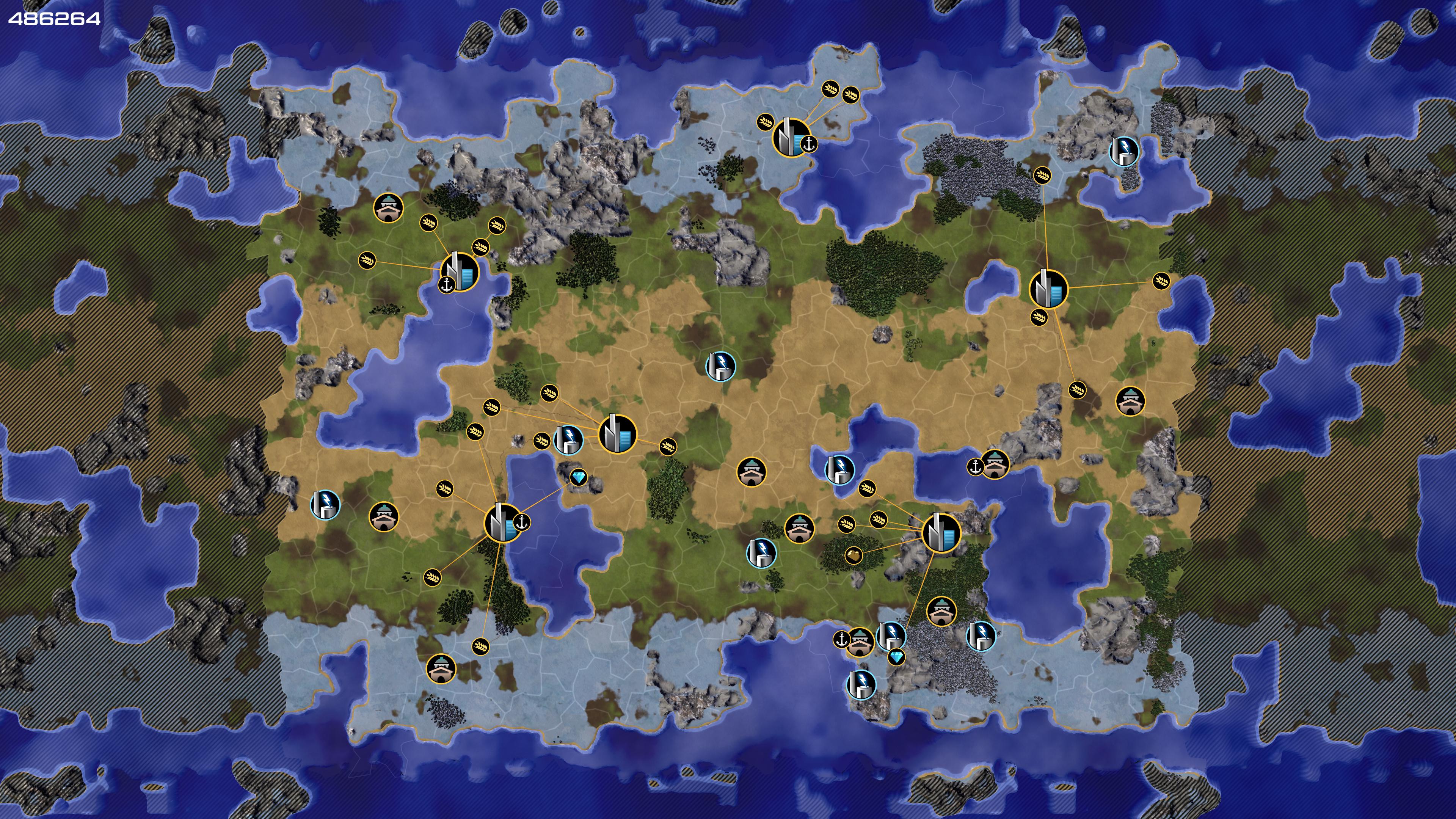
Task: Open the city marker on the northern snow coast
Action: (x=791, y=137)
